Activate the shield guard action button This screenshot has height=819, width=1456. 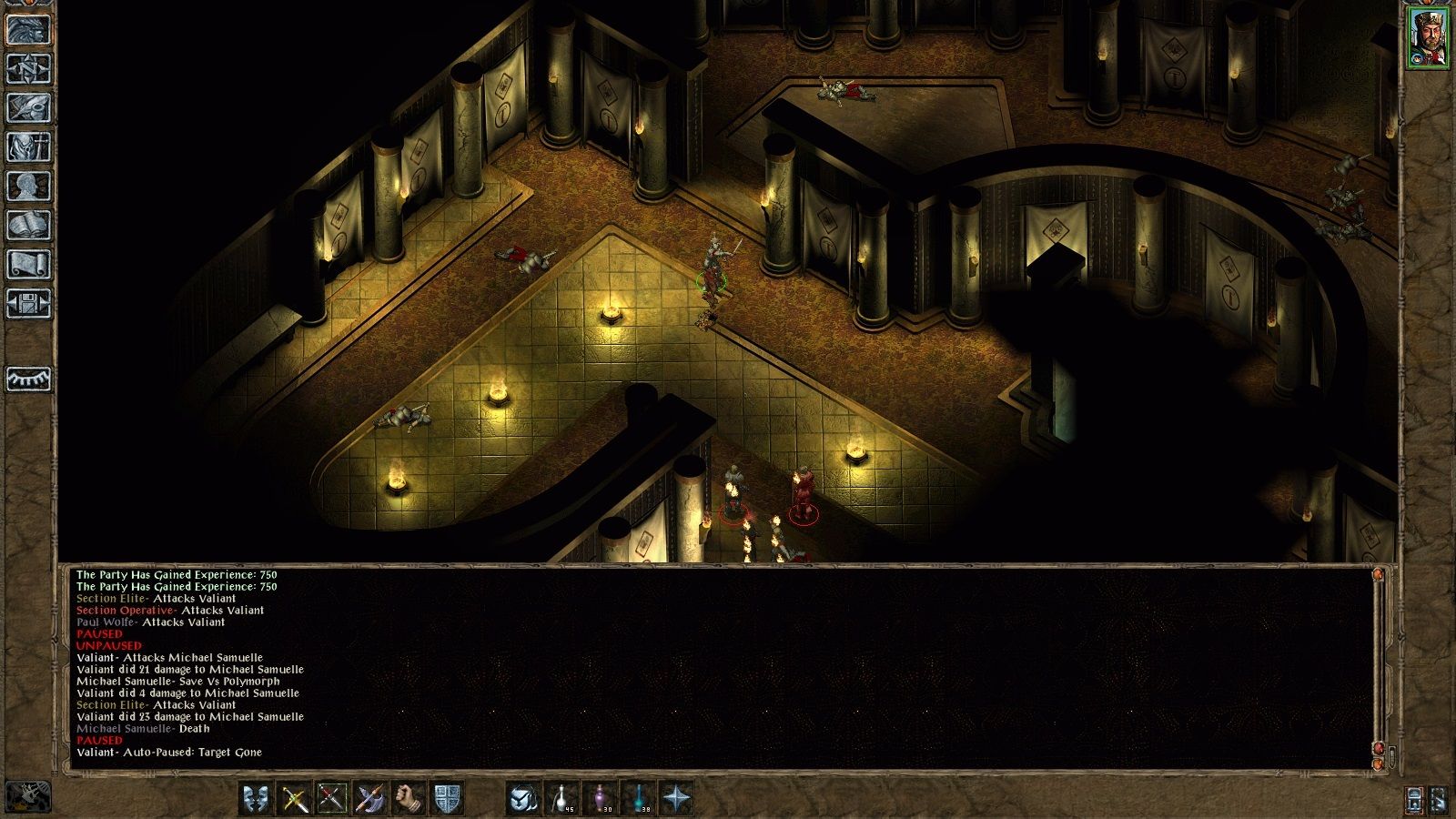(x=447, y=799)
